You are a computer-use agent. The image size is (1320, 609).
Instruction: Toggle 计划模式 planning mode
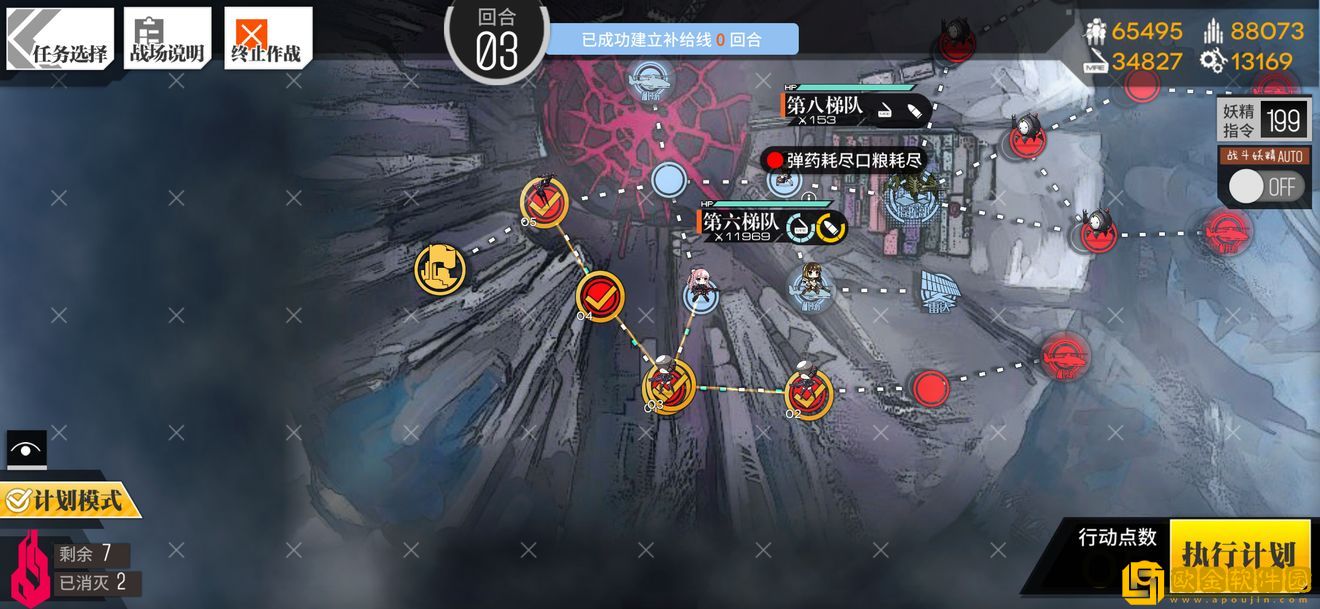tap(68, 499)
